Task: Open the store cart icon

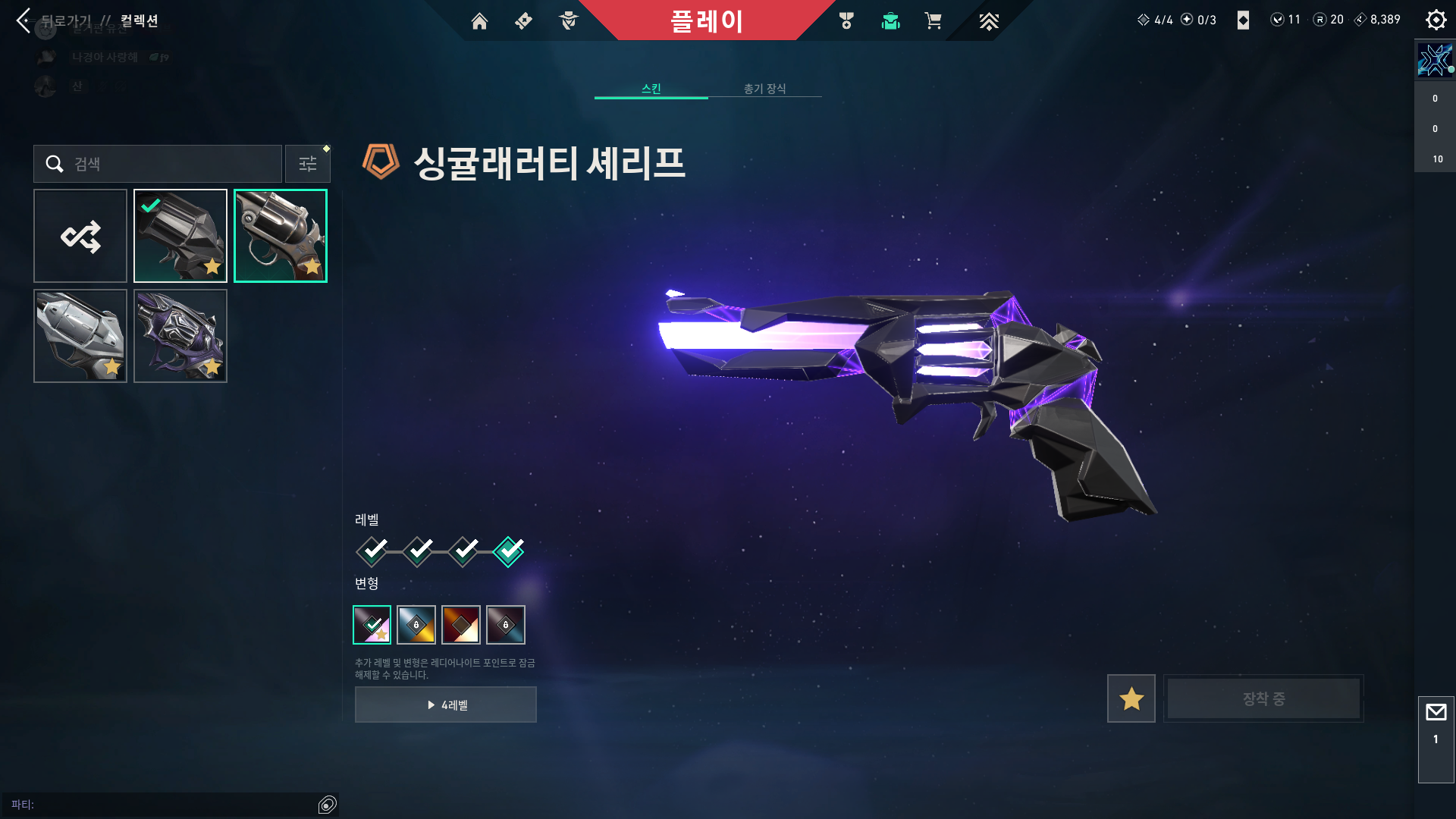Action: click(933, 21)
